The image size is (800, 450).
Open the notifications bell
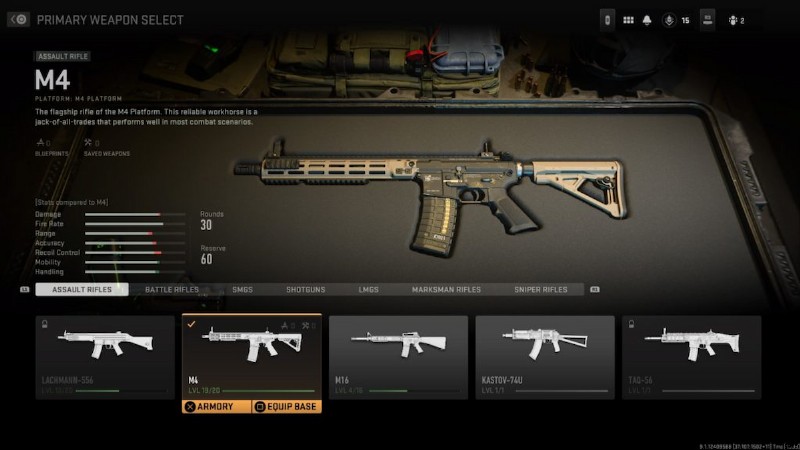[647, 20]
